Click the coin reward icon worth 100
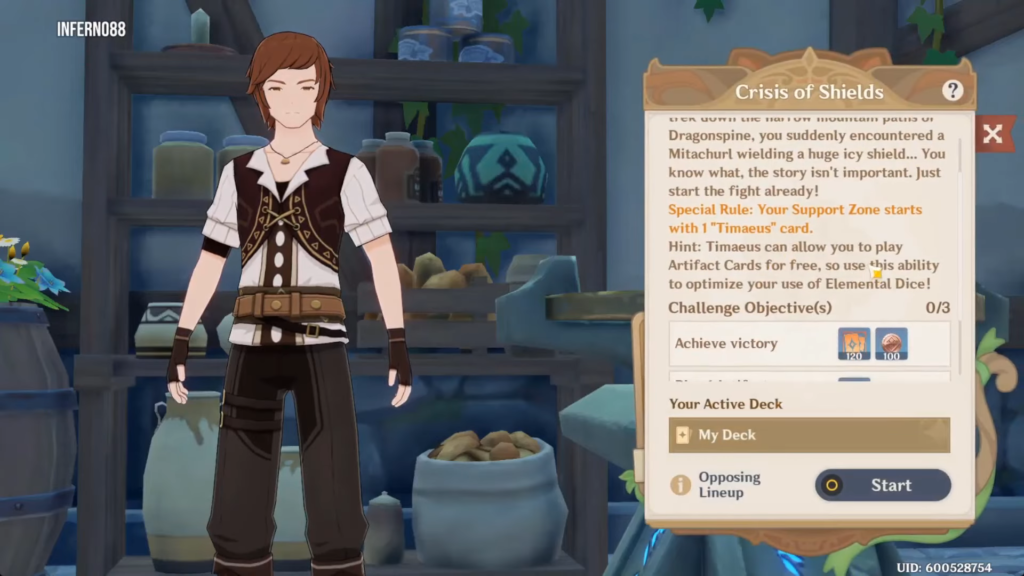 (x=891, y=344)
